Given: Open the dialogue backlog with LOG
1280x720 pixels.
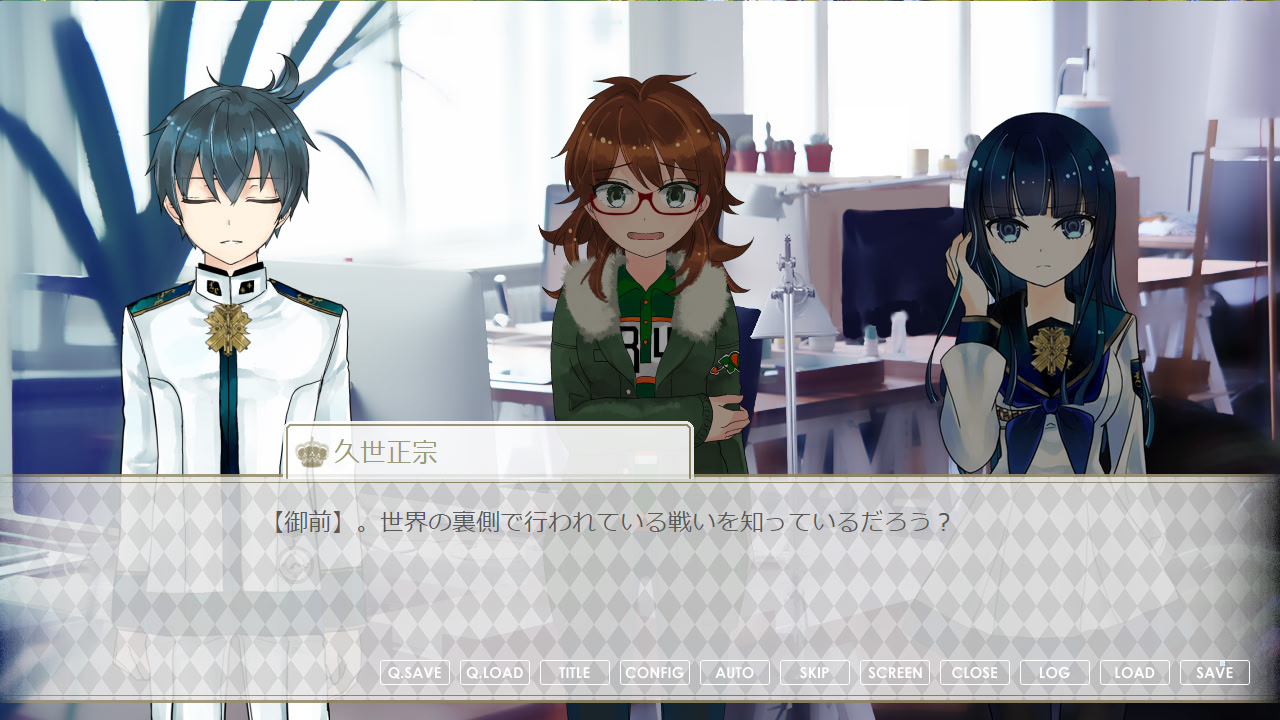Looking at the screenshot, I should click(1054, 672).
